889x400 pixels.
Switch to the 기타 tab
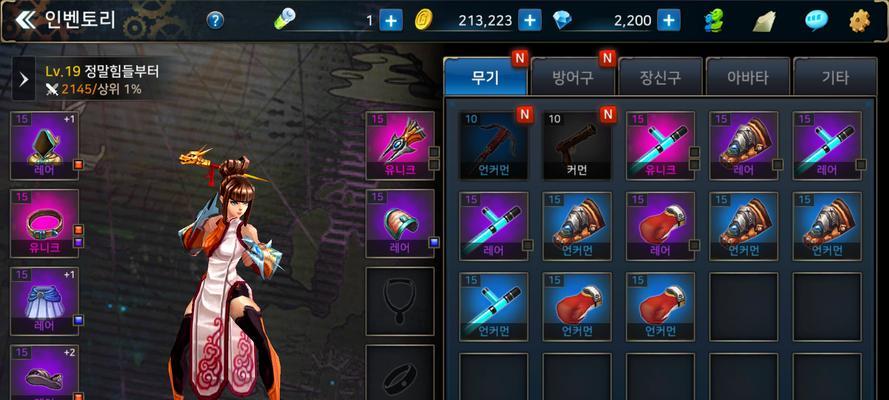tap(834, 76)
